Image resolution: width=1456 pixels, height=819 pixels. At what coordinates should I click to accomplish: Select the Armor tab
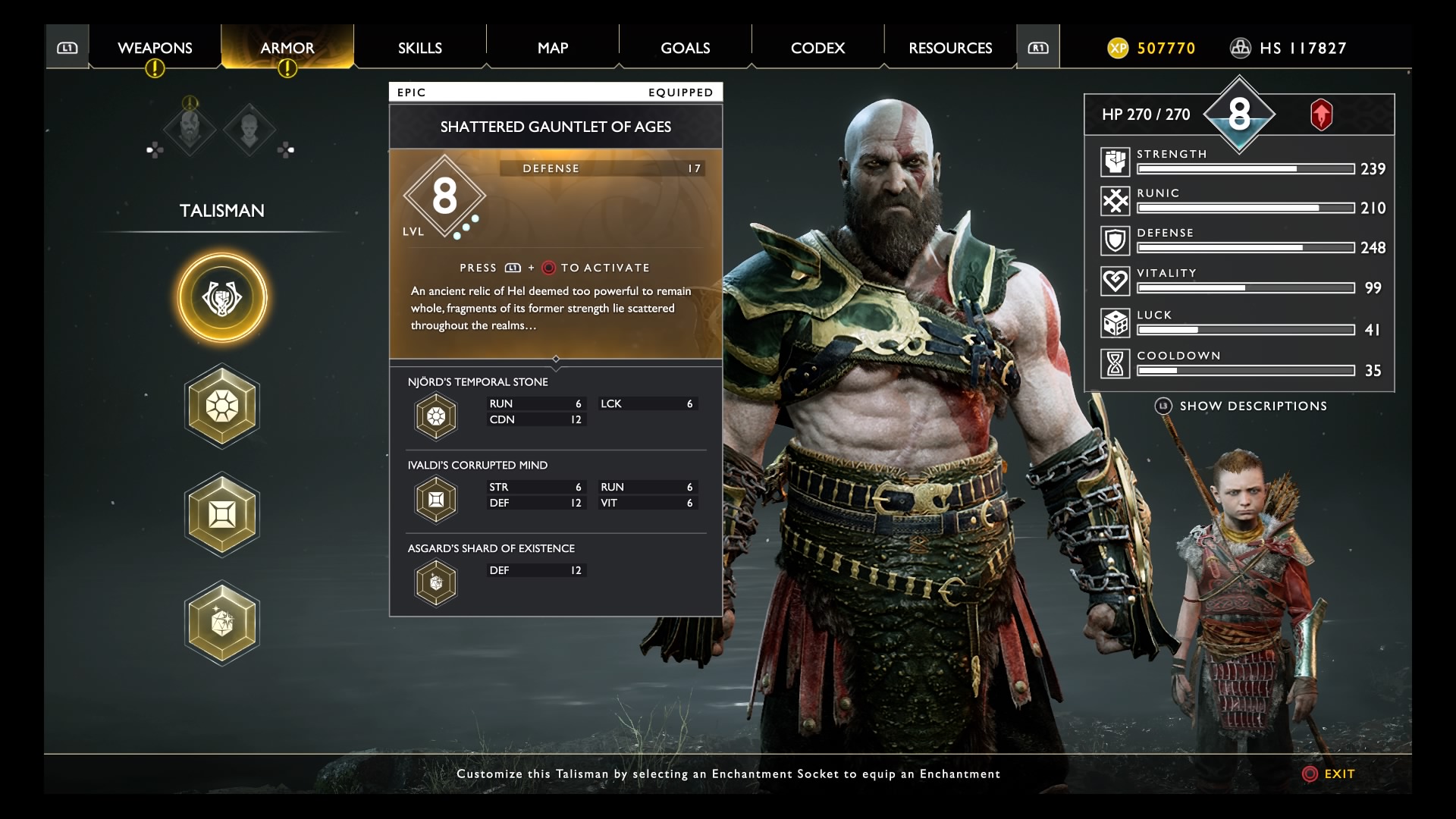(x=287, y=48)
